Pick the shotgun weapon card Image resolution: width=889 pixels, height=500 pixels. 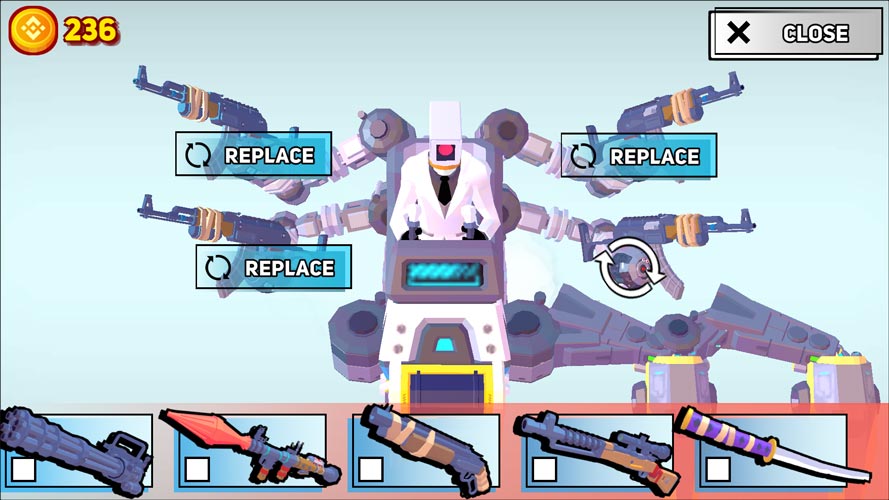(424, 450)
